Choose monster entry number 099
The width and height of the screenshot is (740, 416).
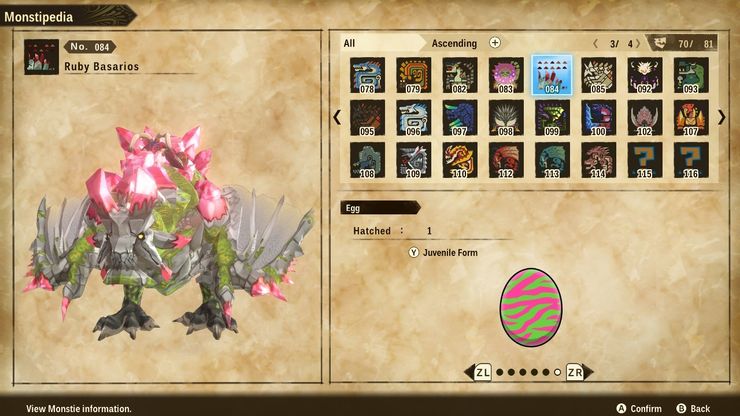551,117
